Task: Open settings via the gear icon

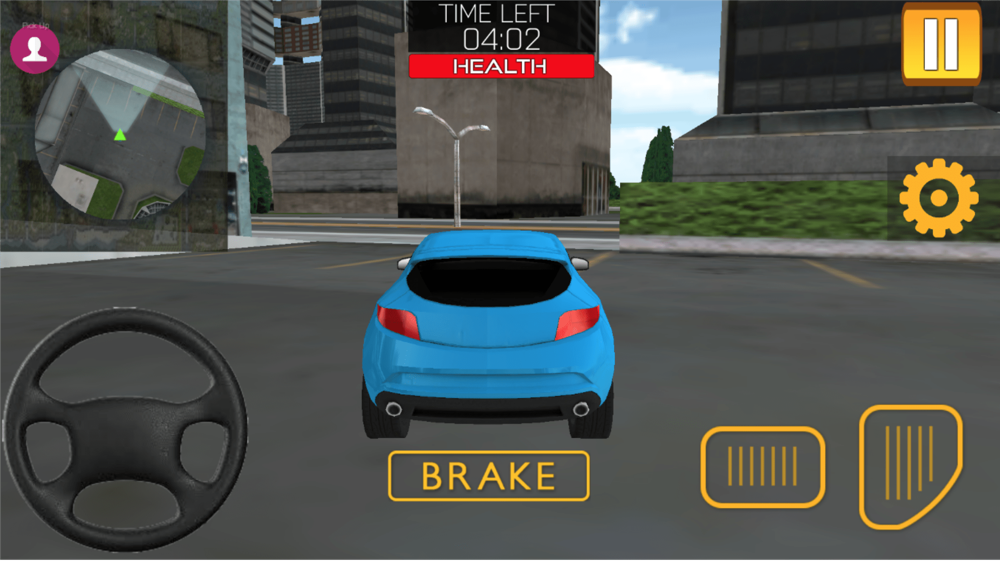Action: tap(938, 198)
